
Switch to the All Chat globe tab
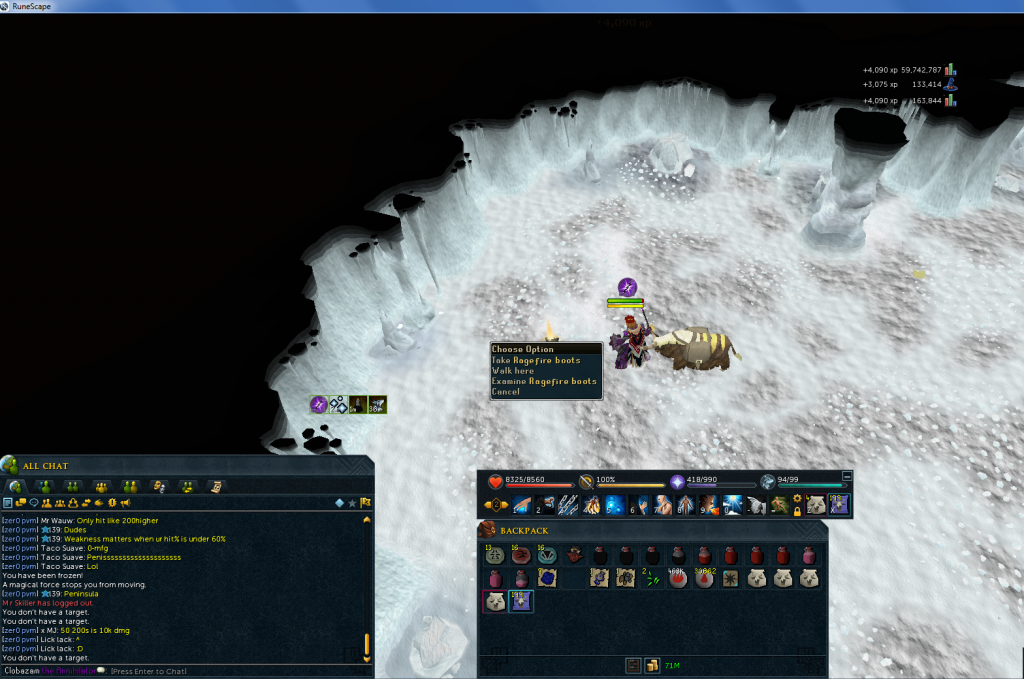pos(17,486)
